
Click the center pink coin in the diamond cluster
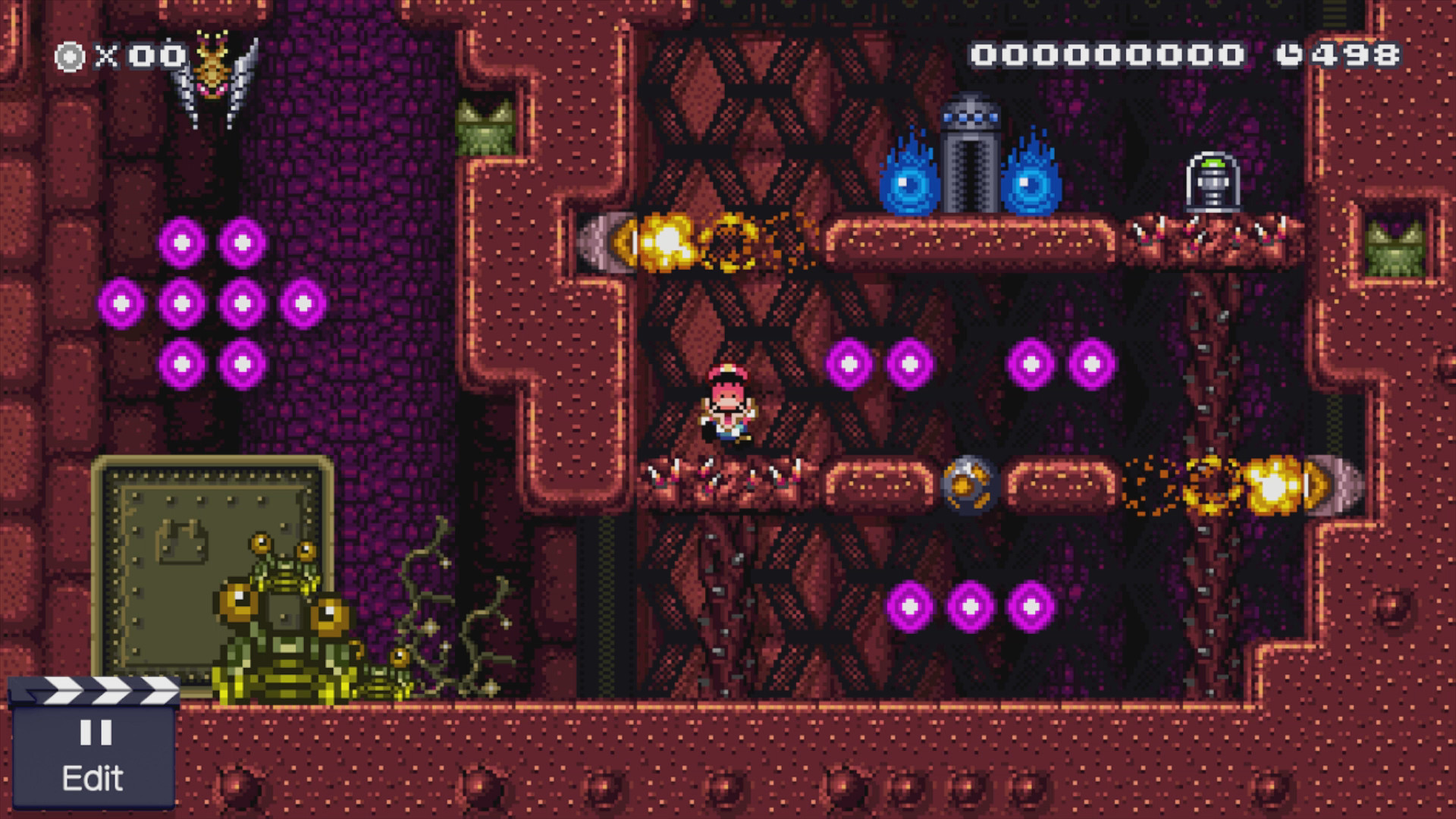pyautogui.click(x=180, y=303)
